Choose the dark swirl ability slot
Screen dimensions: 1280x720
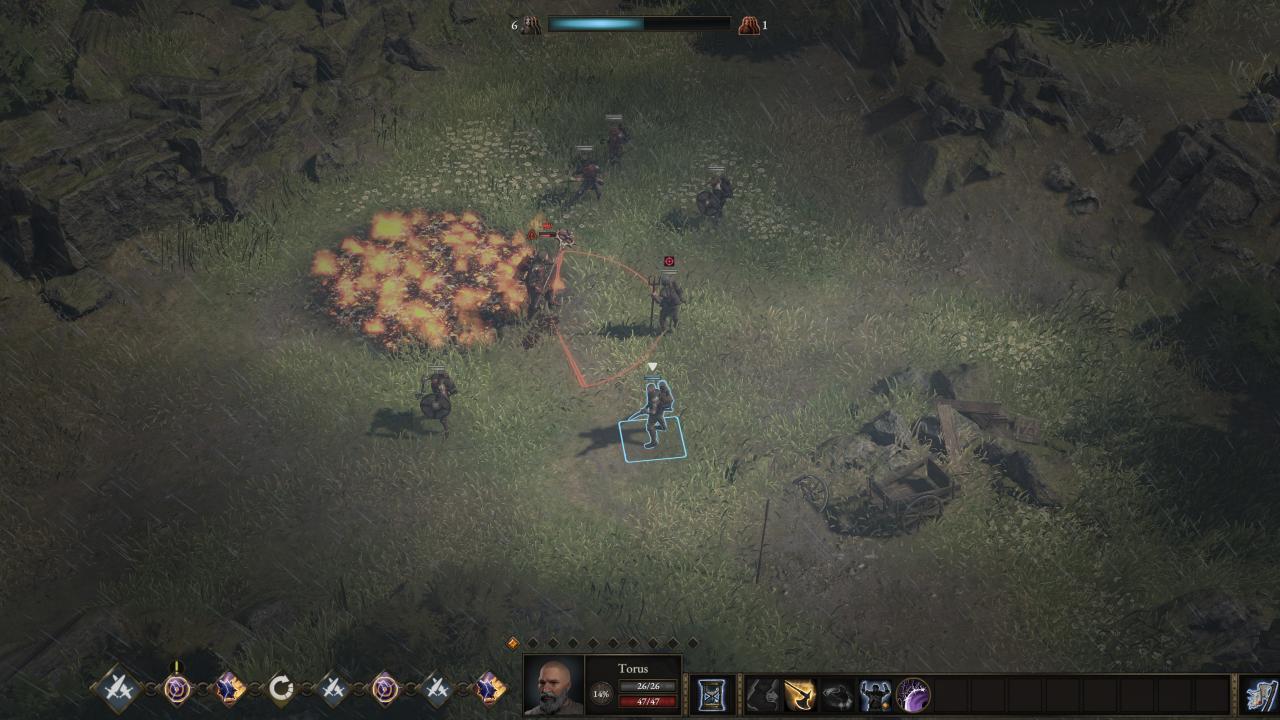click(x=837, y=694)
